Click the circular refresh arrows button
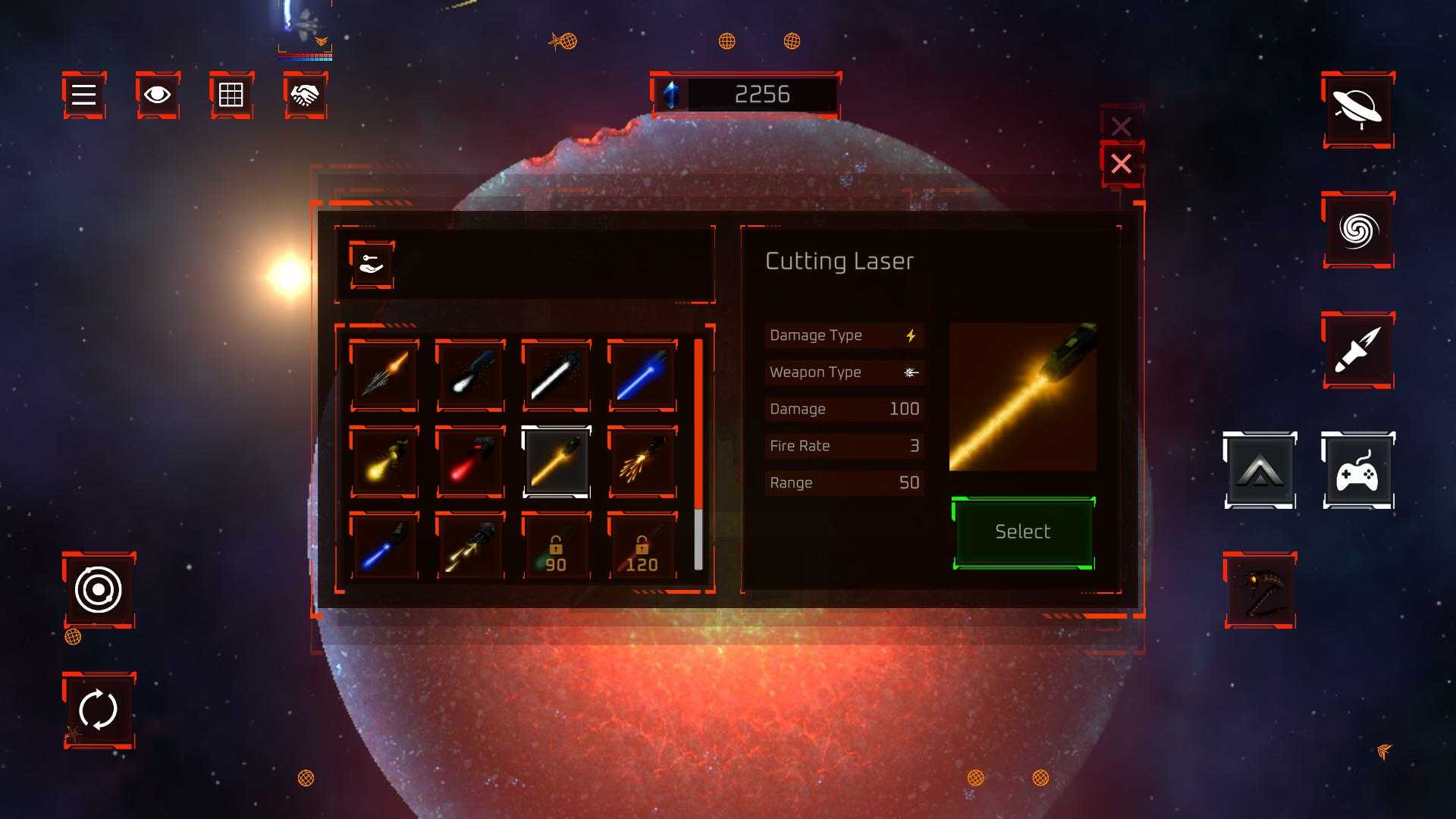This screenshot has height=819, width=1456. pyautogui.click(x=99, y=710)
